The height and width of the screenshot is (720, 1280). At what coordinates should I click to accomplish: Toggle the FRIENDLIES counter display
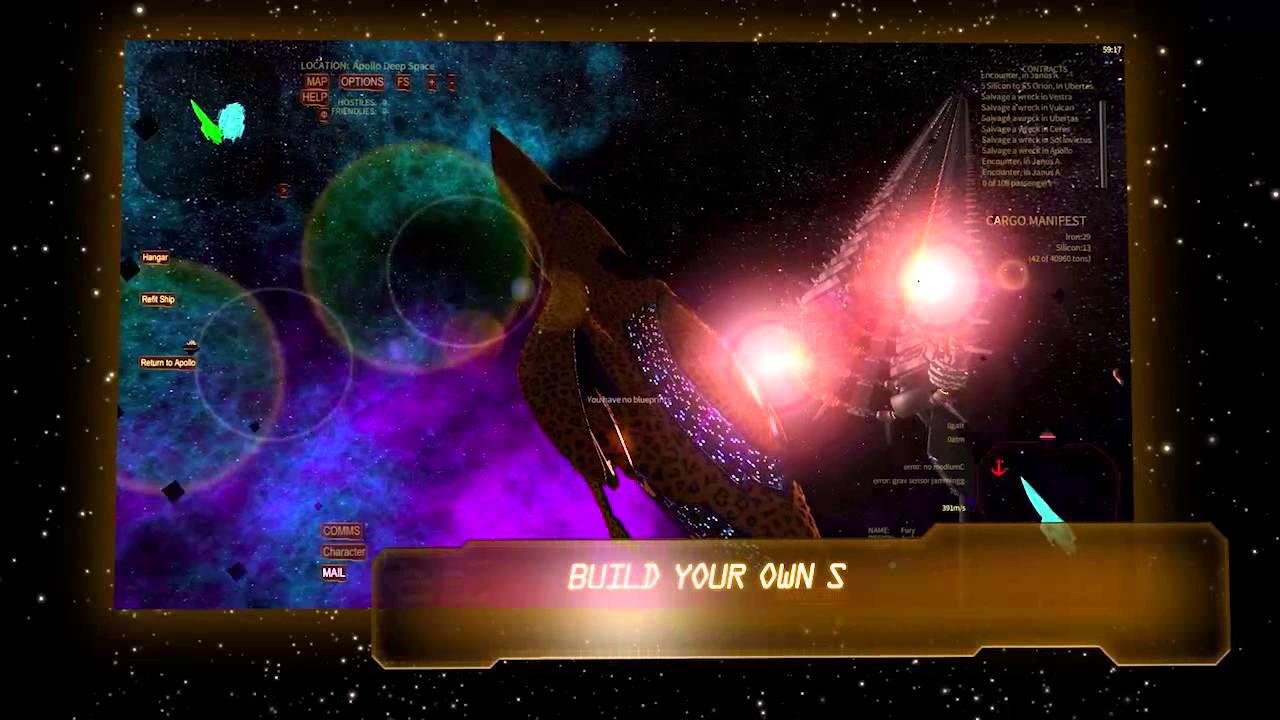click(x=353, y=111)
